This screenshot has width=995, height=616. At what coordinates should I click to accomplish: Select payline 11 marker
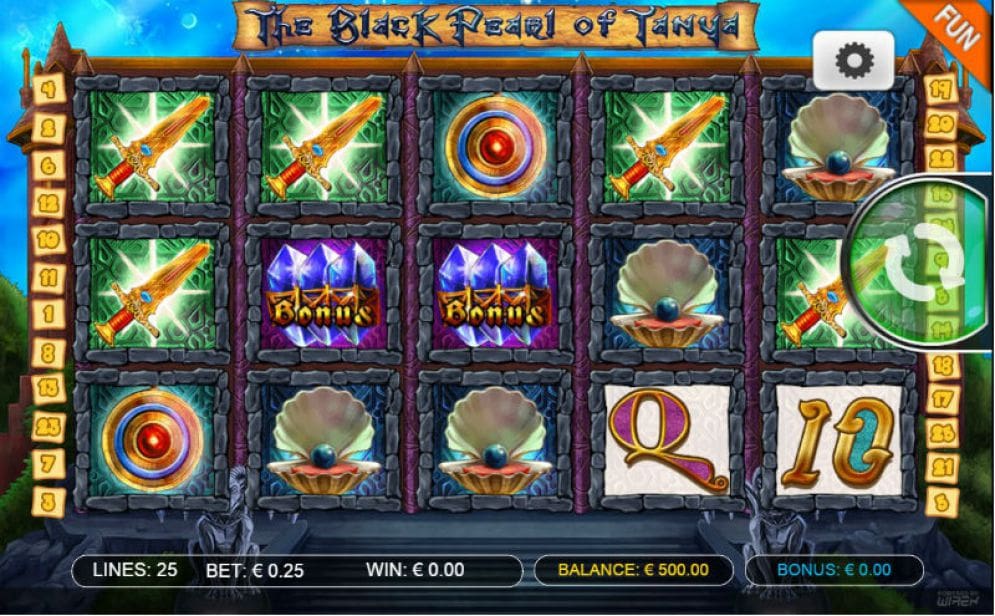[47, 277]
